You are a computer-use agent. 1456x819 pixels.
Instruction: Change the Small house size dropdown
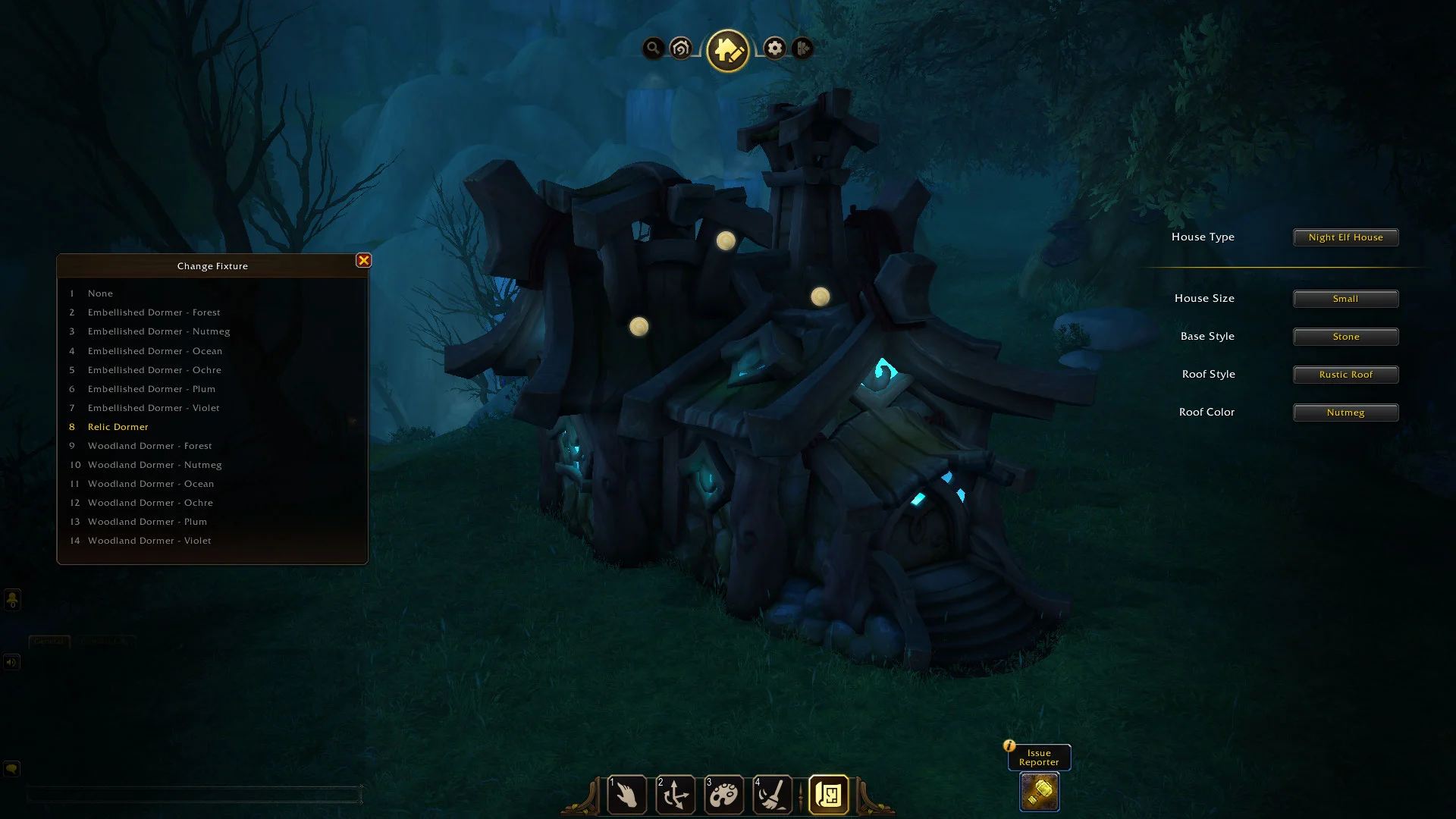tap(1345, 299)
